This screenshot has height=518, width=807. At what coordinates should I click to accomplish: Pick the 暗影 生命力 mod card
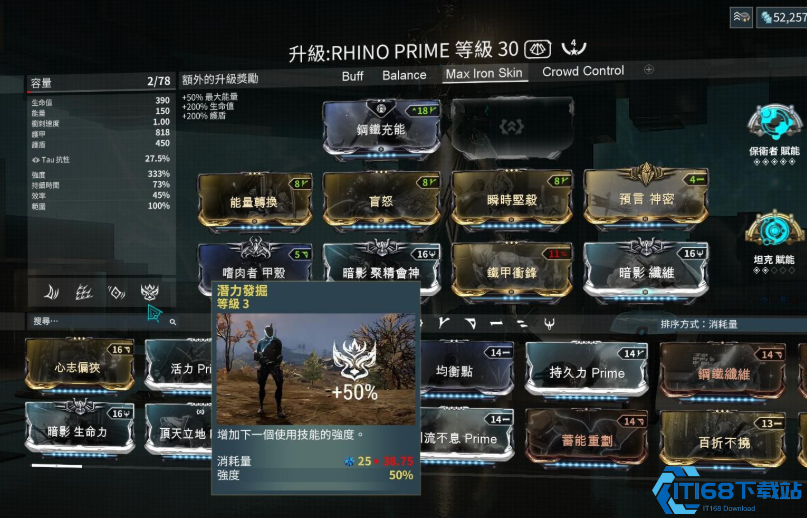(80, 432)
